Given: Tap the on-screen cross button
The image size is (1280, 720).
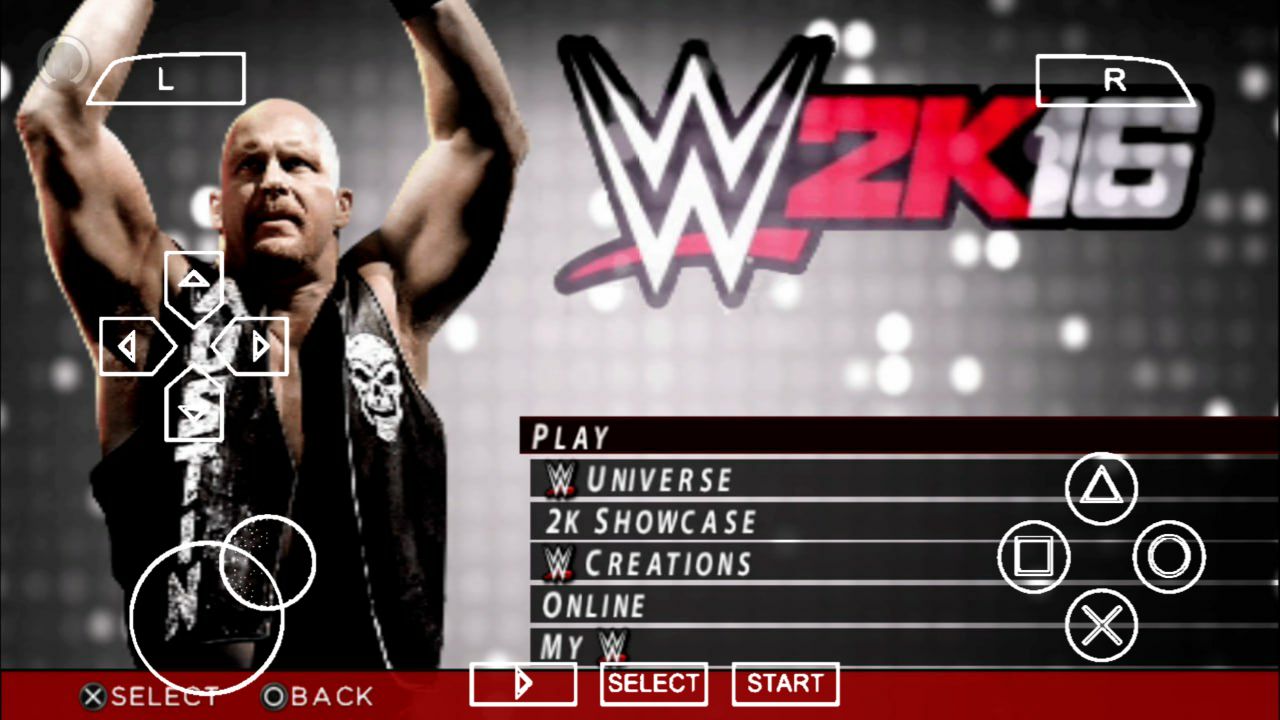Looking at the screenshot, I should pos(1101,626).
